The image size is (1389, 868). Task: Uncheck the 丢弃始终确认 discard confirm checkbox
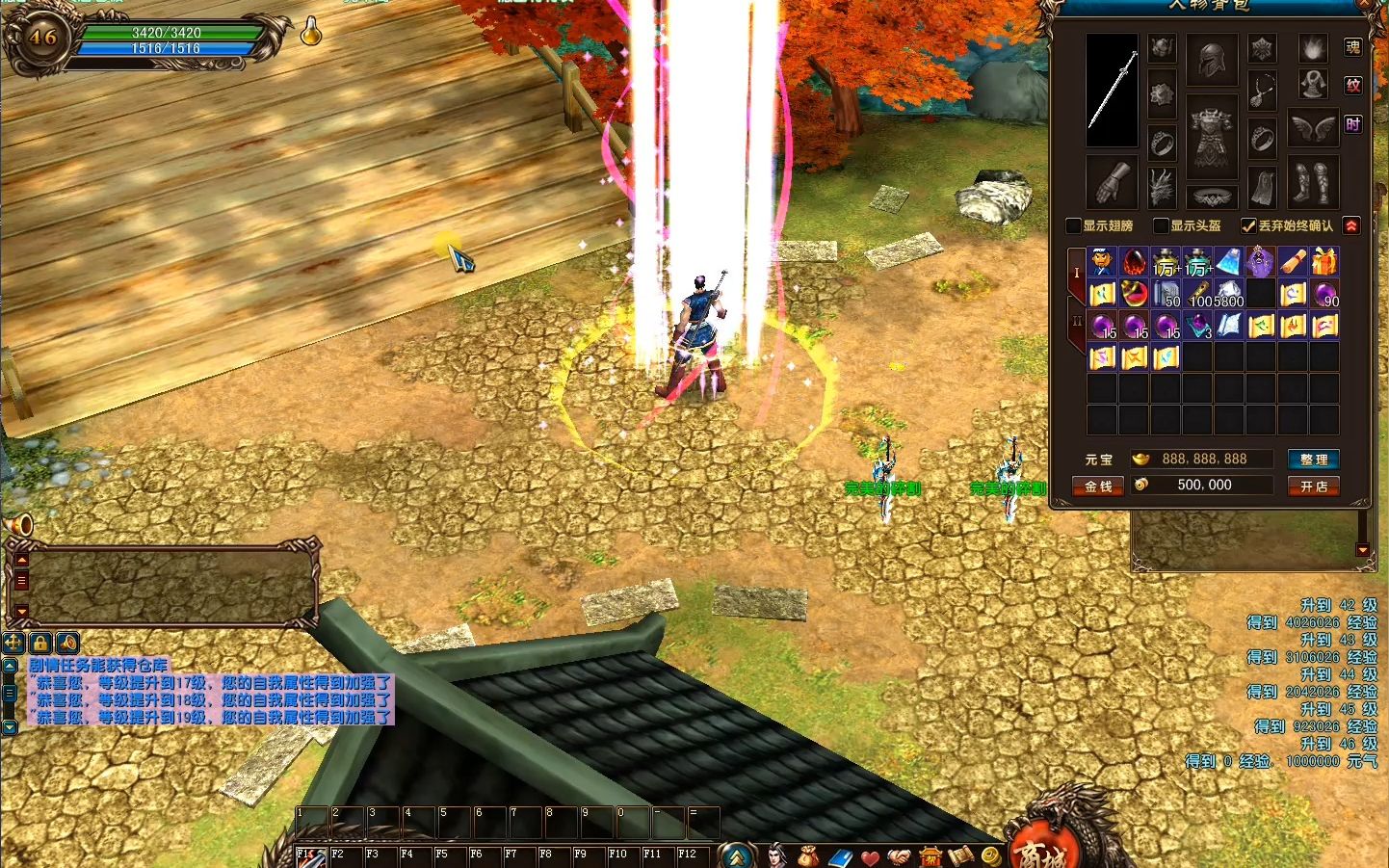pos(1248,225)
